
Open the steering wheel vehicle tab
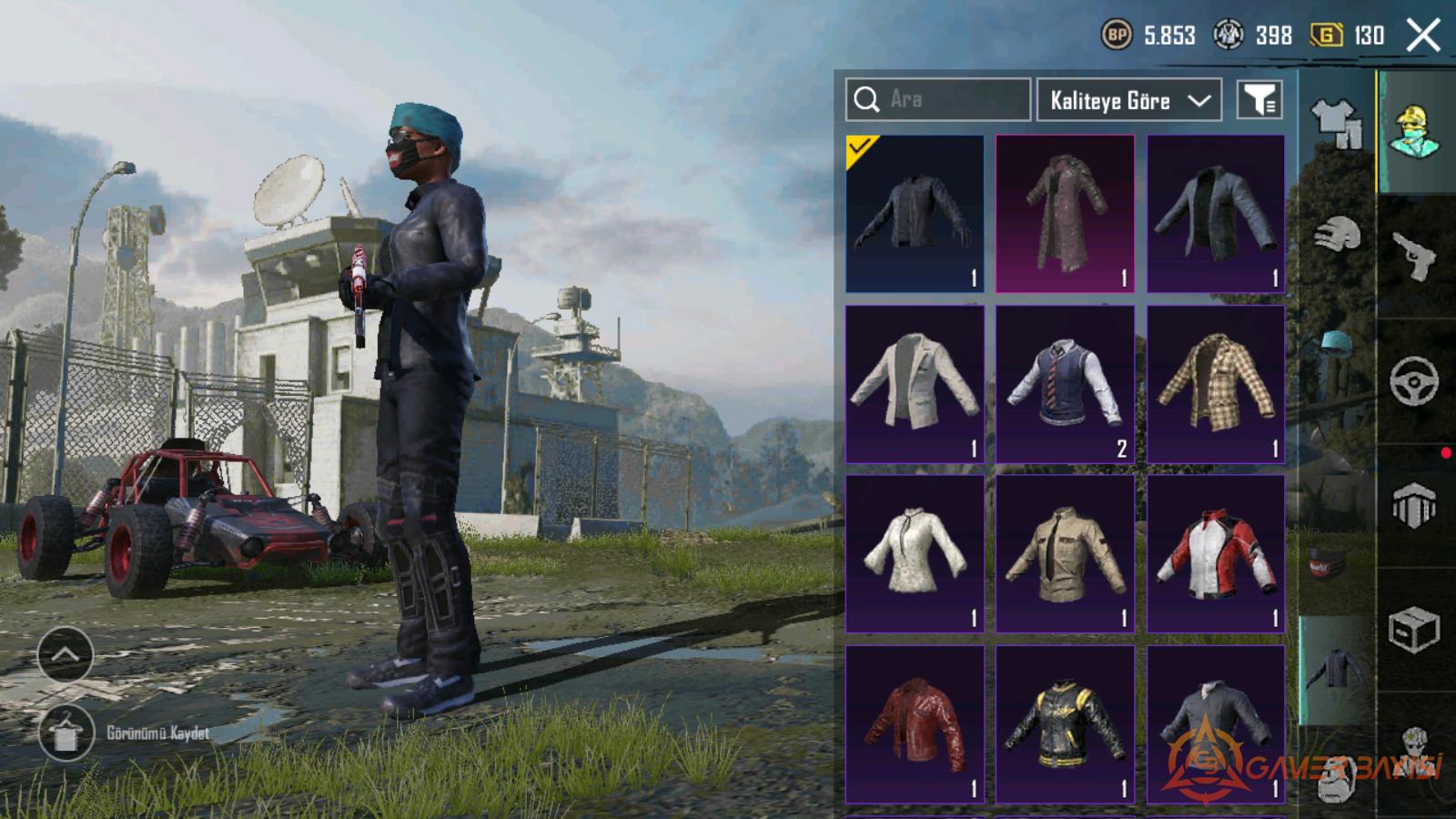click(1414, 380)
